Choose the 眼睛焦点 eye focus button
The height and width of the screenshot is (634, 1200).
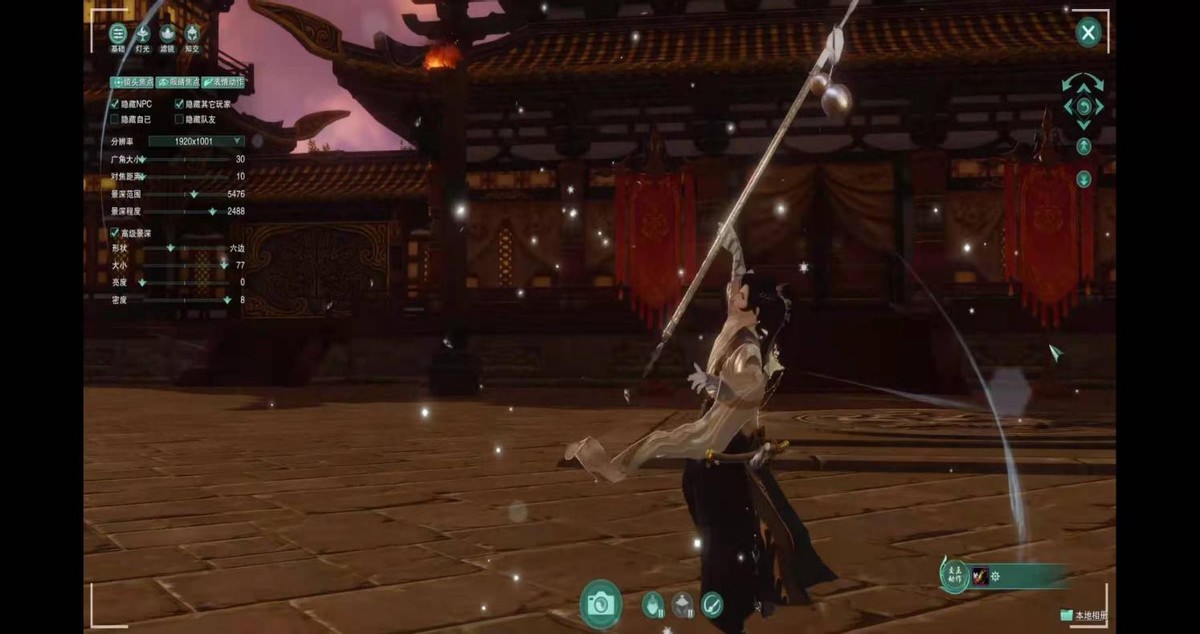(177, 83)
